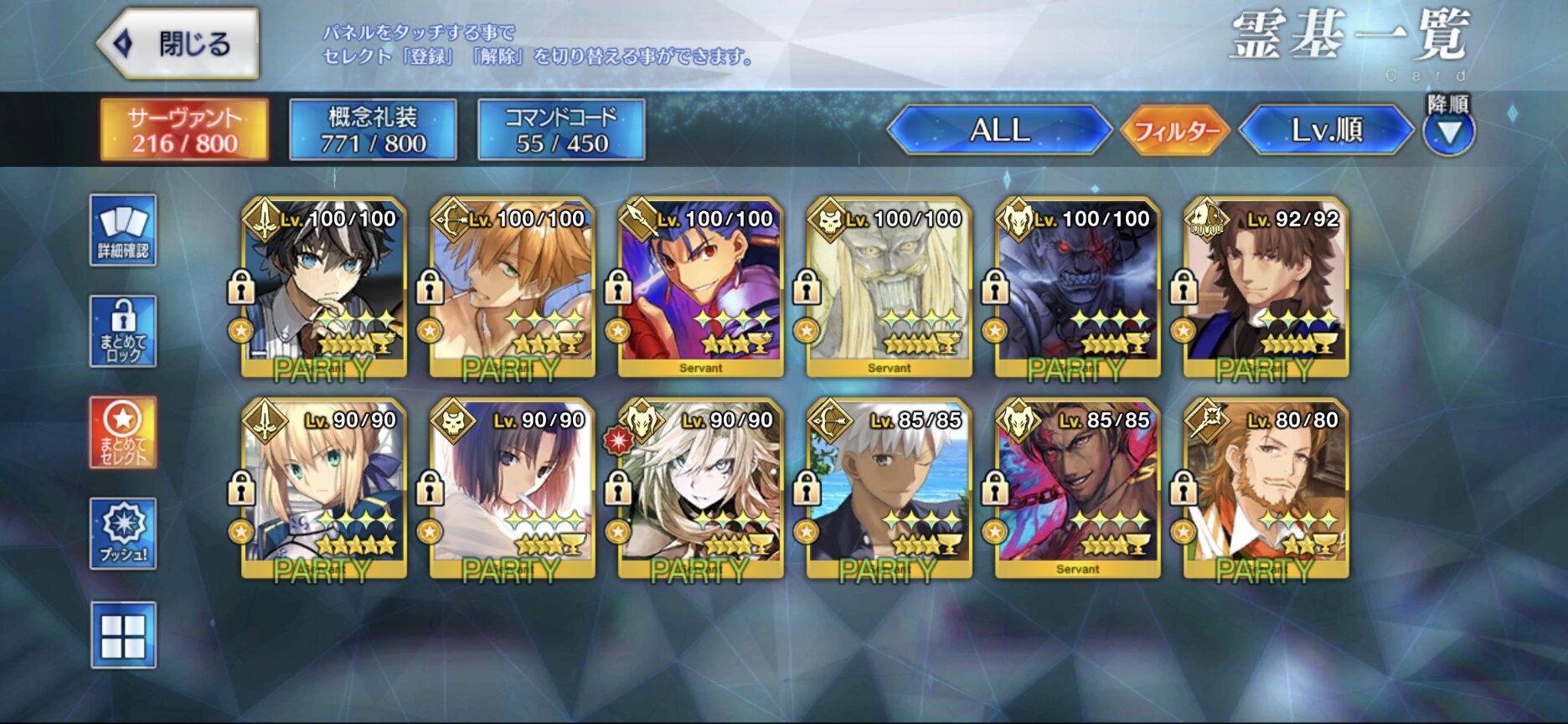
Task: Change the grid layout view
Action: coord(123,635)
